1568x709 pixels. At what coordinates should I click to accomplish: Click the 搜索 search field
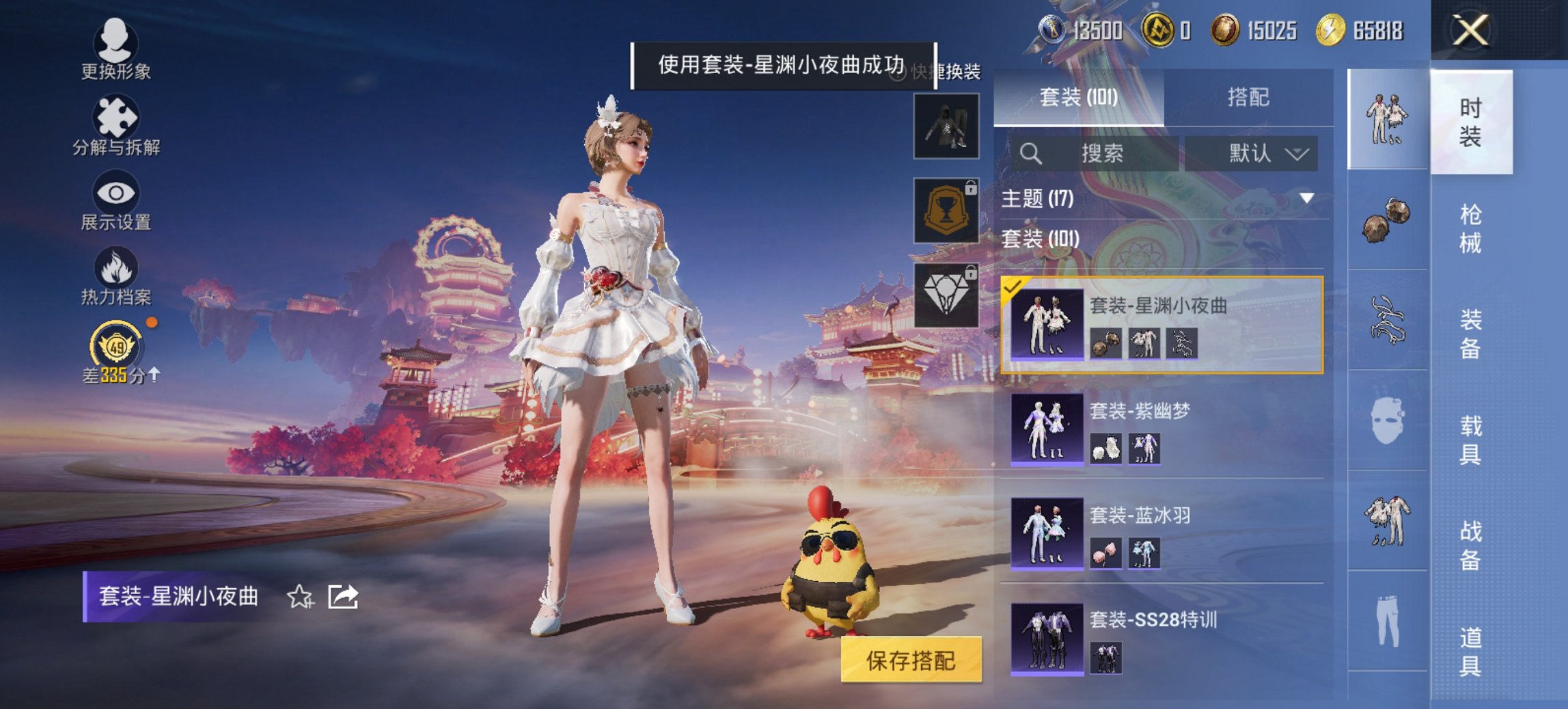coord(1100,153)
